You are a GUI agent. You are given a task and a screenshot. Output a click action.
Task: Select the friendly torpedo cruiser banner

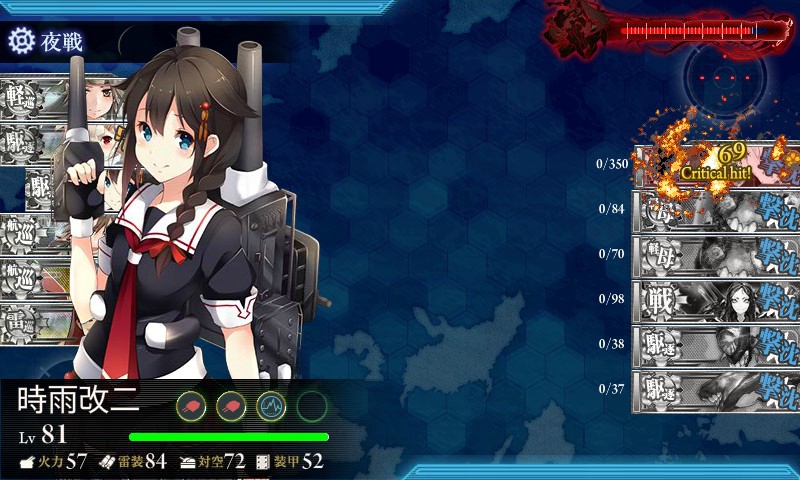point(35,322)
